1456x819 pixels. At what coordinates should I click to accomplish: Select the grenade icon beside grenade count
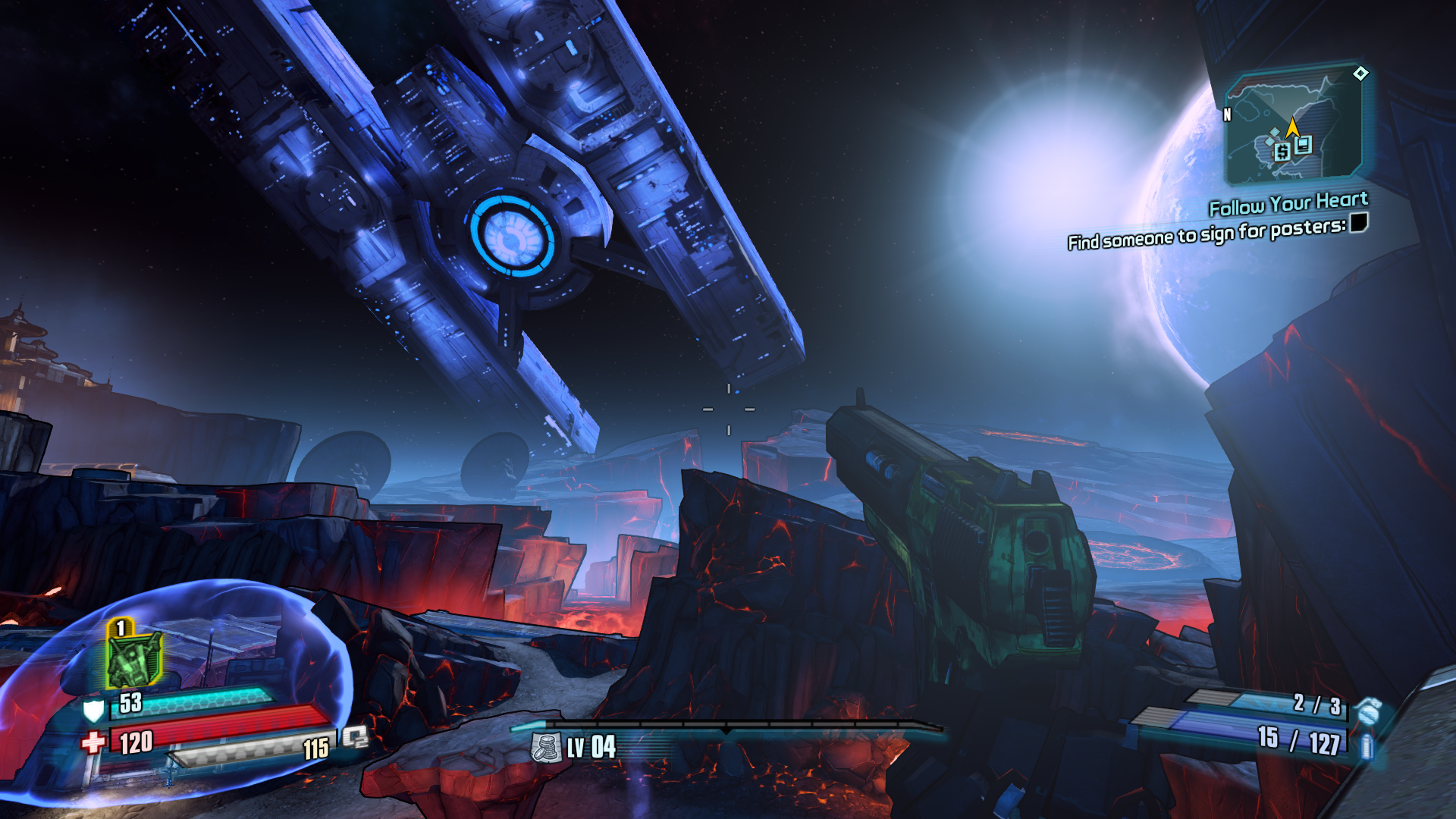(1368, 711)
